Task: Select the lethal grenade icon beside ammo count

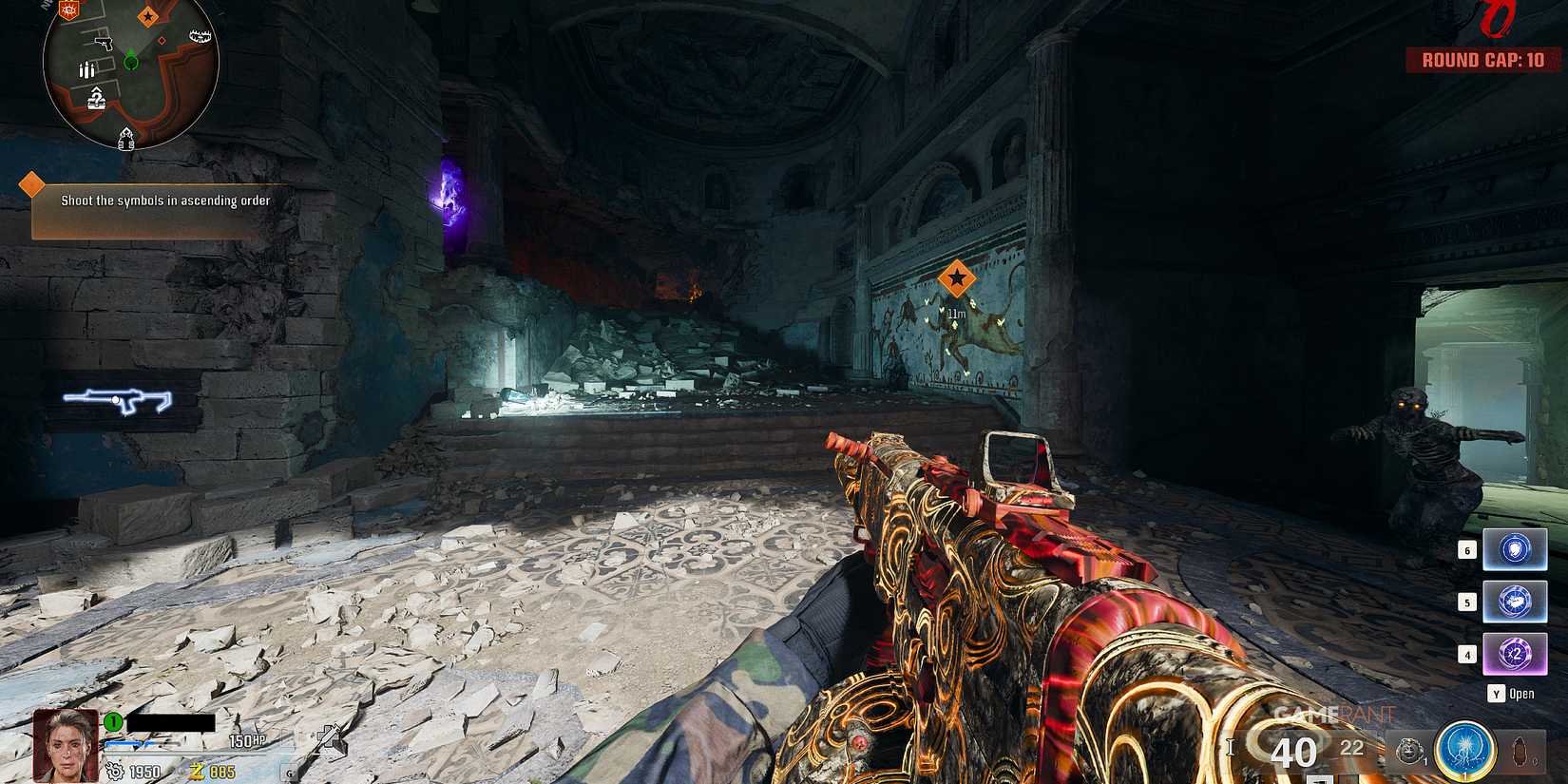Action: [1409, 752]
